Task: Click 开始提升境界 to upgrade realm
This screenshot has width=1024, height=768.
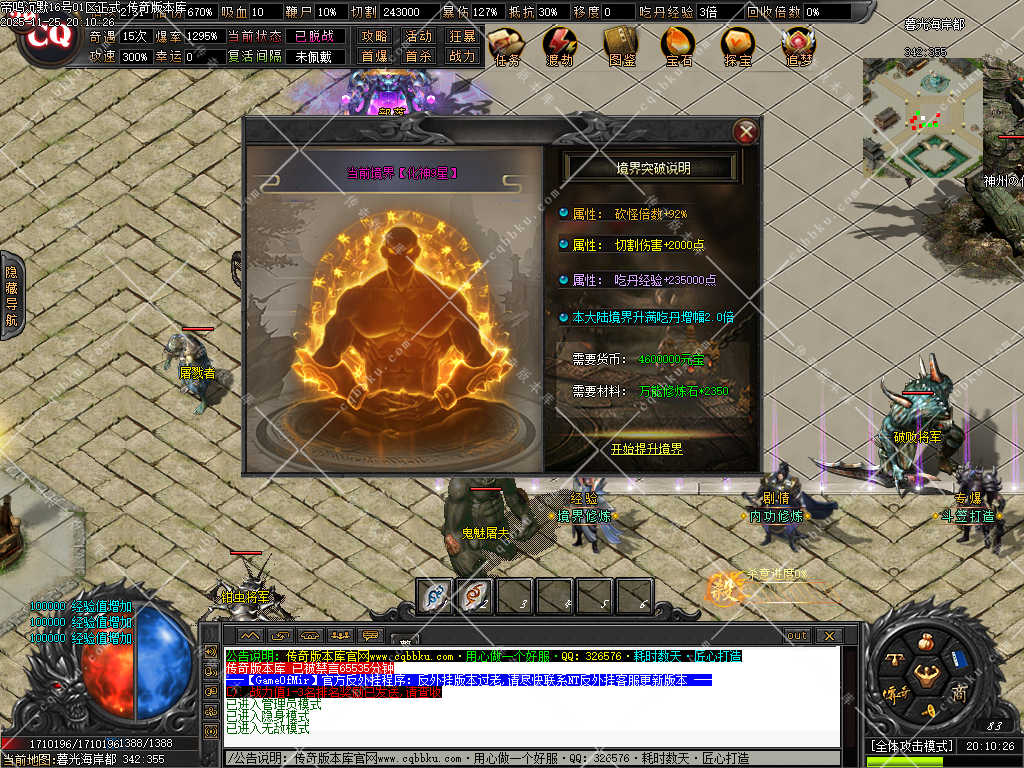Action: click(x=647, y=449)
